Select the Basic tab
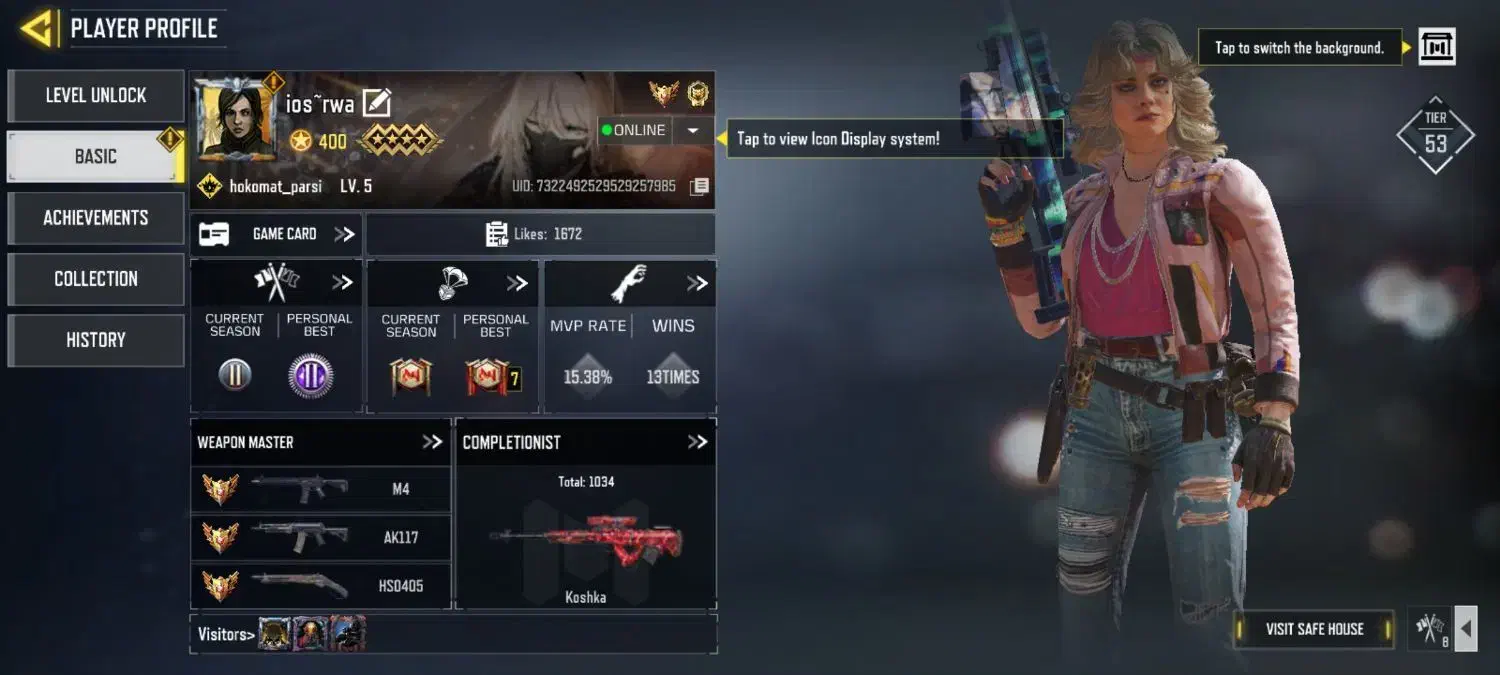 click(x=96, y=157)
